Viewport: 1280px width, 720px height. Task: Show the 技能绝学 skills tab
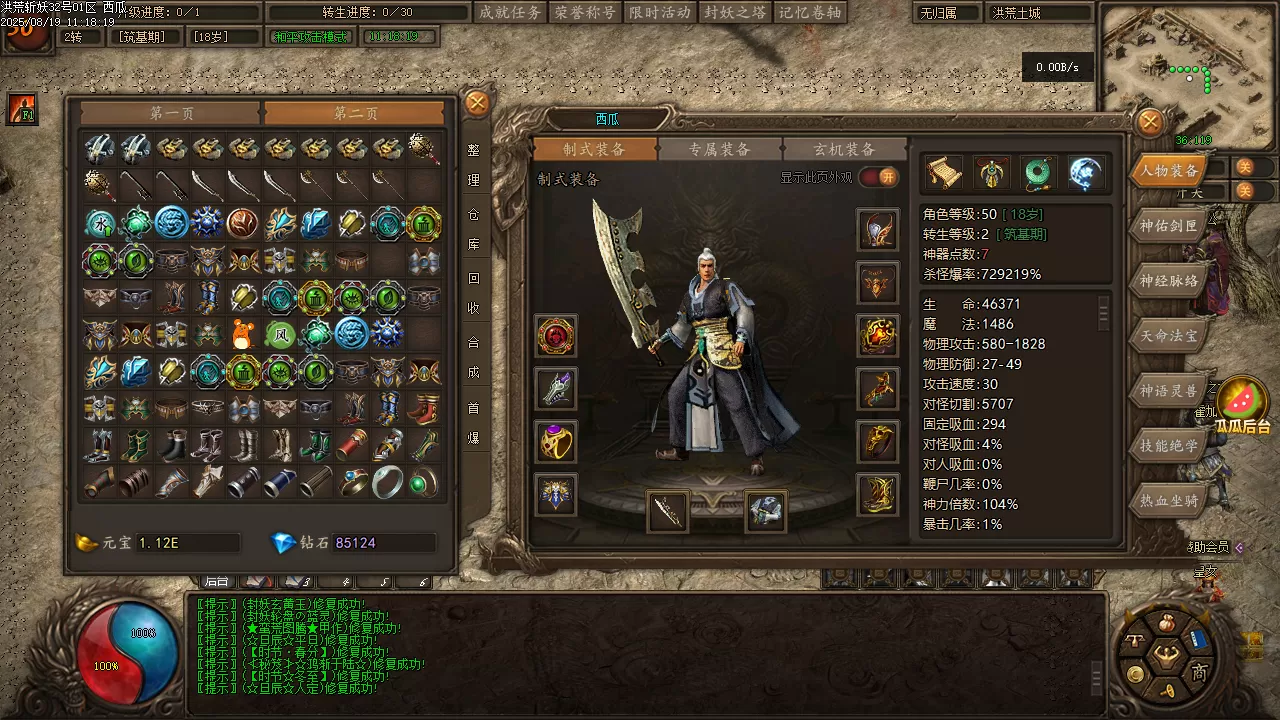pyautogui.click(x=1168, y=446)
